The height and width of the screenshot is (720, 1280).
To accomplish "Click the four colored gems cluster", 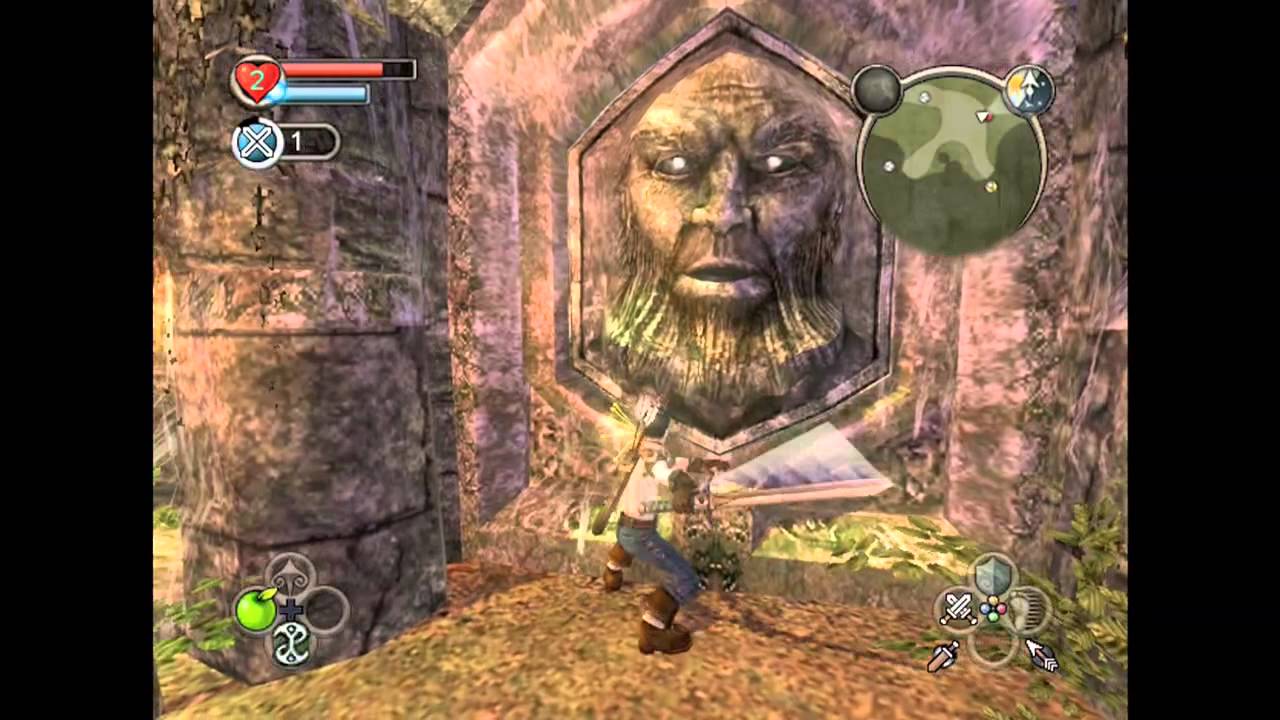I will pos(992,609).
